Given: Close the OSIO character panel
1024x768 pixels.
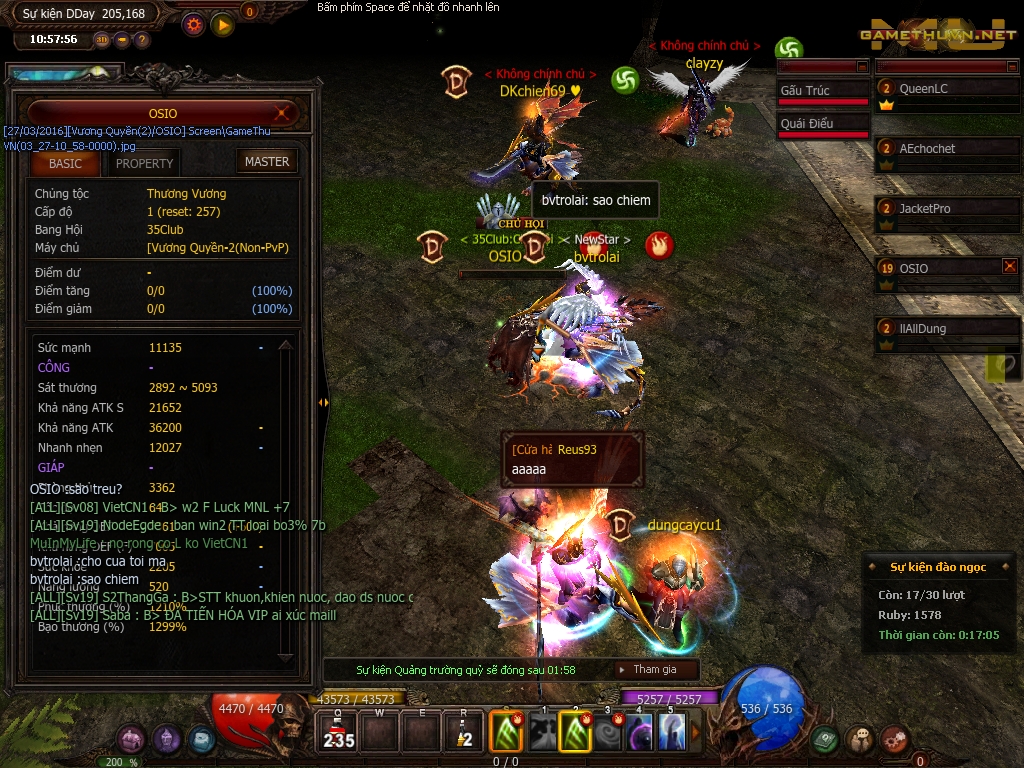Looking at the screenshot, I should (x=284, y=113).
